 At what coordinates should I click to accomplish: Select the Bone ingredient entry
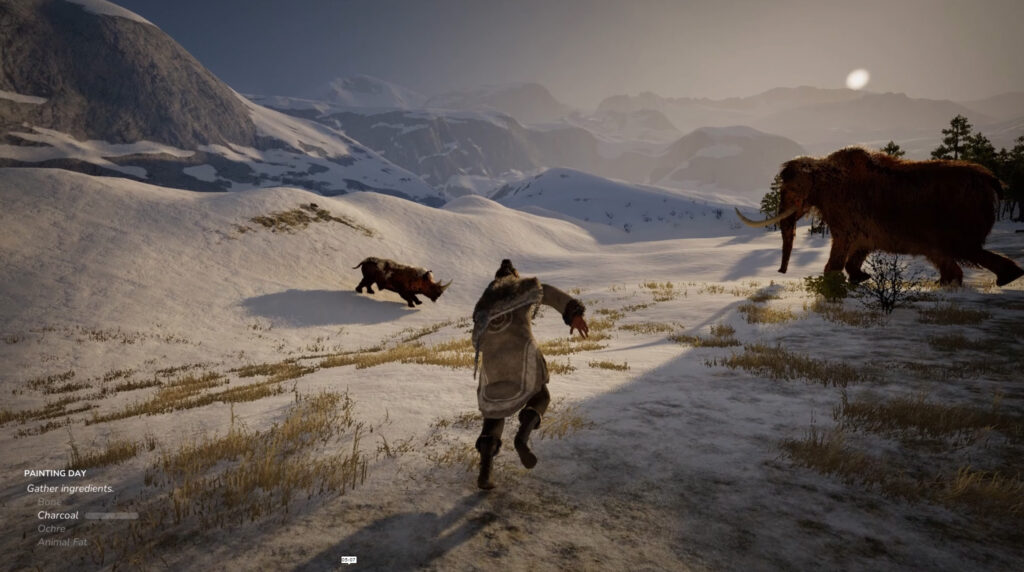pos(49,502)
